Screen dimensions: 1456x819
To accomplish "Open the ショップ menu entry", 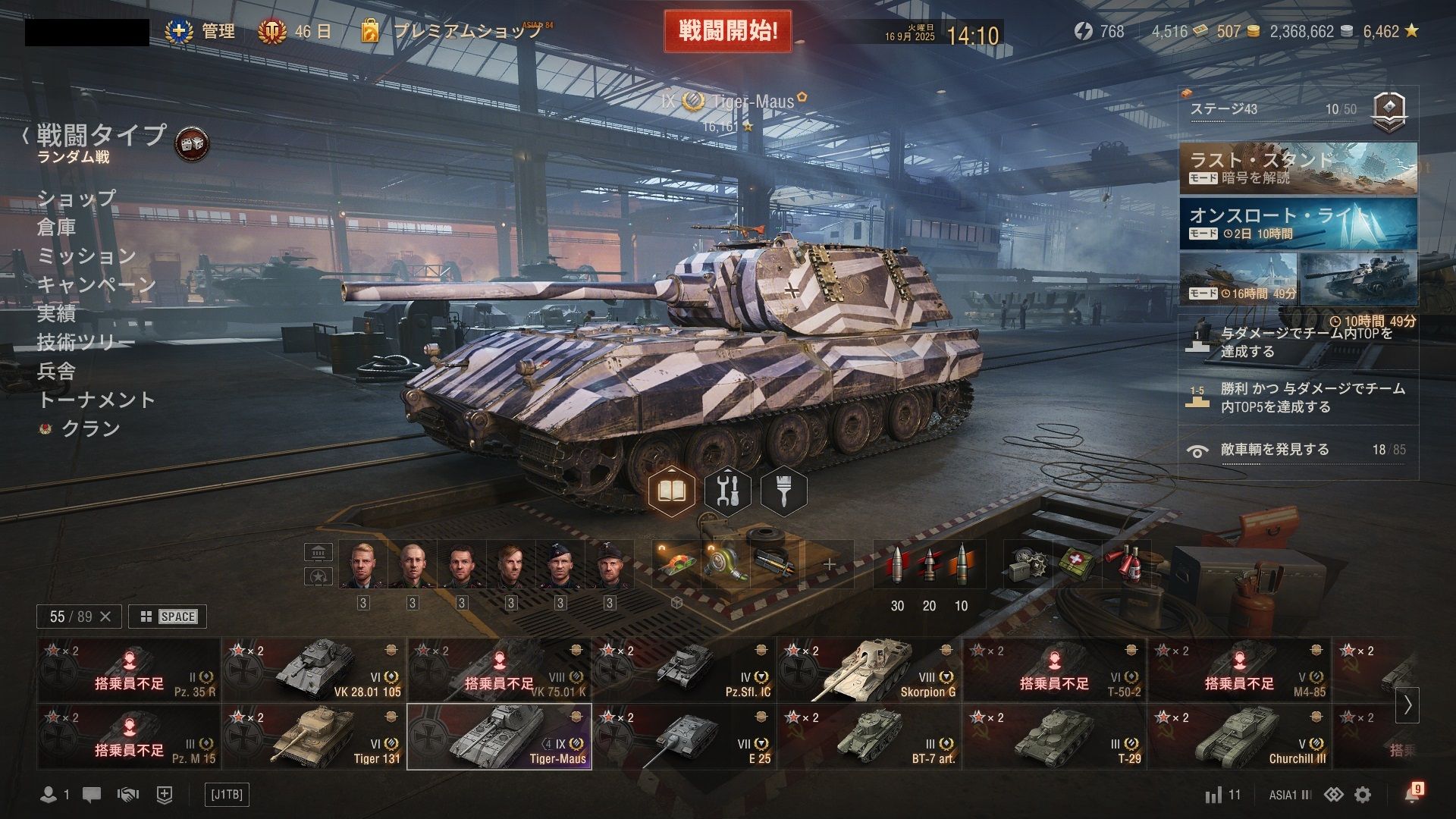I will [x=77, y=198].
